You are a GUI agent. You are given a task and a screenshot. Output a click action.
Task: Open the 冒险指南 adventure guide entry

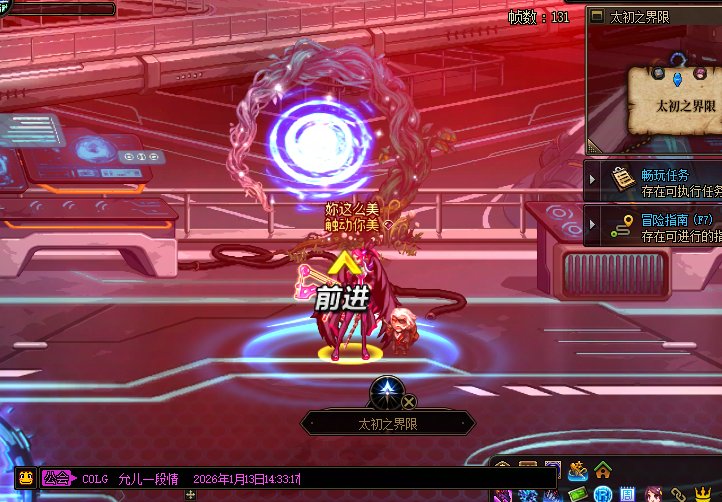(665, 227)
